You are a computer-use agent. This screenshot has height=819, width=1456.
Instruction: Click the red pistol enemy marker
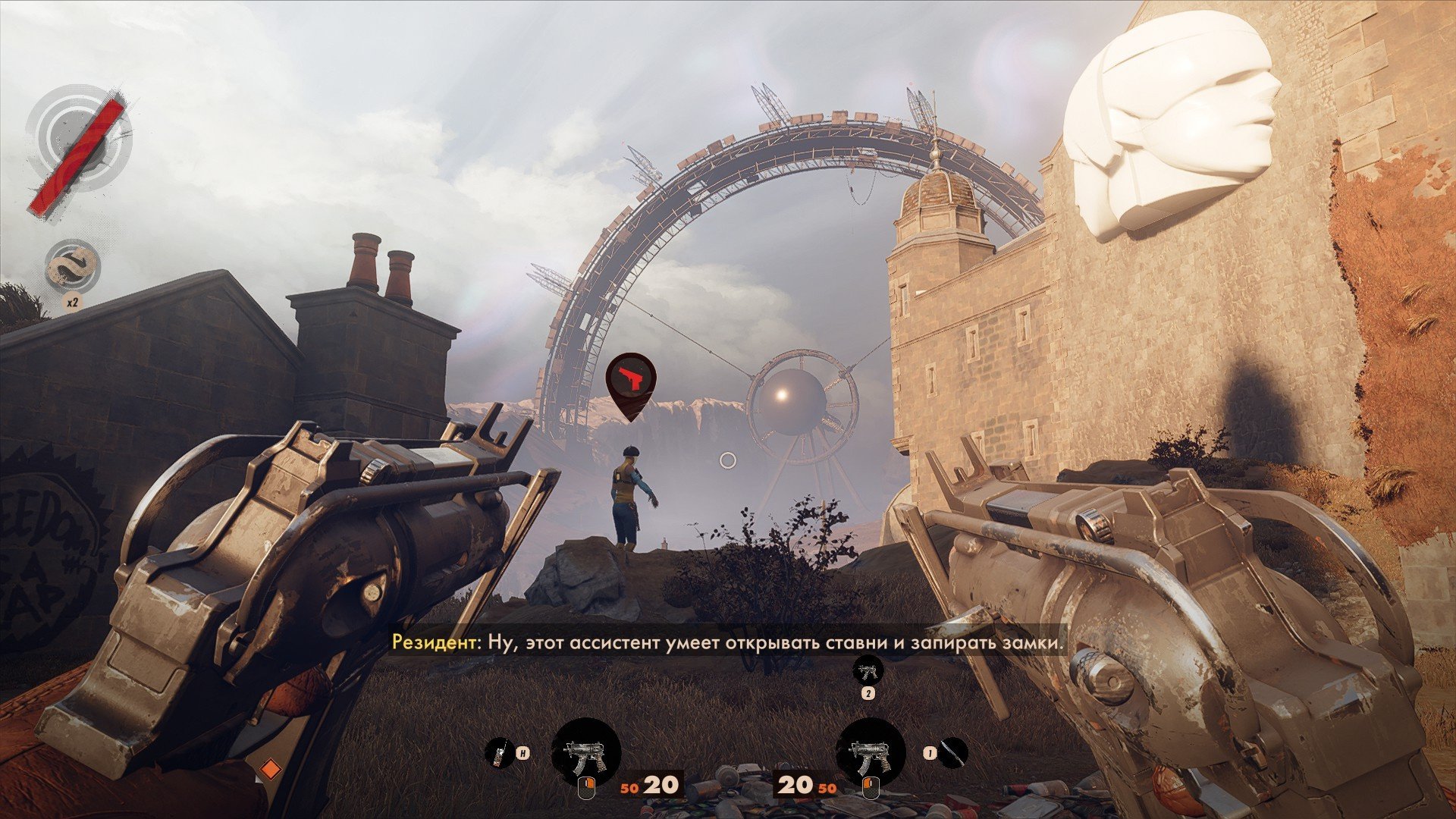631,380
